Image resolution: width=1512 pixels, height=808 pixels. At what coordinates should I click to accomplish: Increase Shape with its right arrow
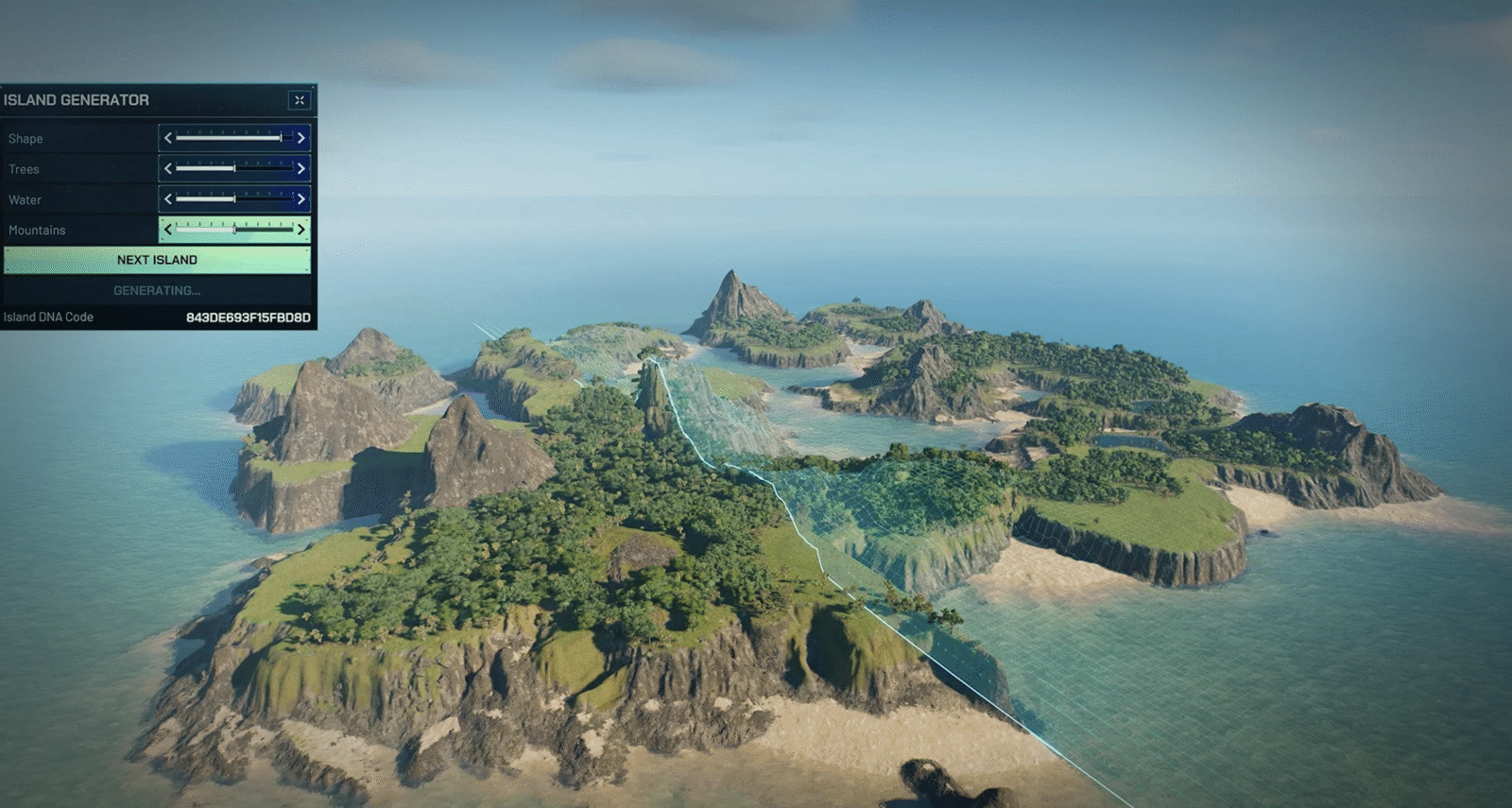pos(301,138)
